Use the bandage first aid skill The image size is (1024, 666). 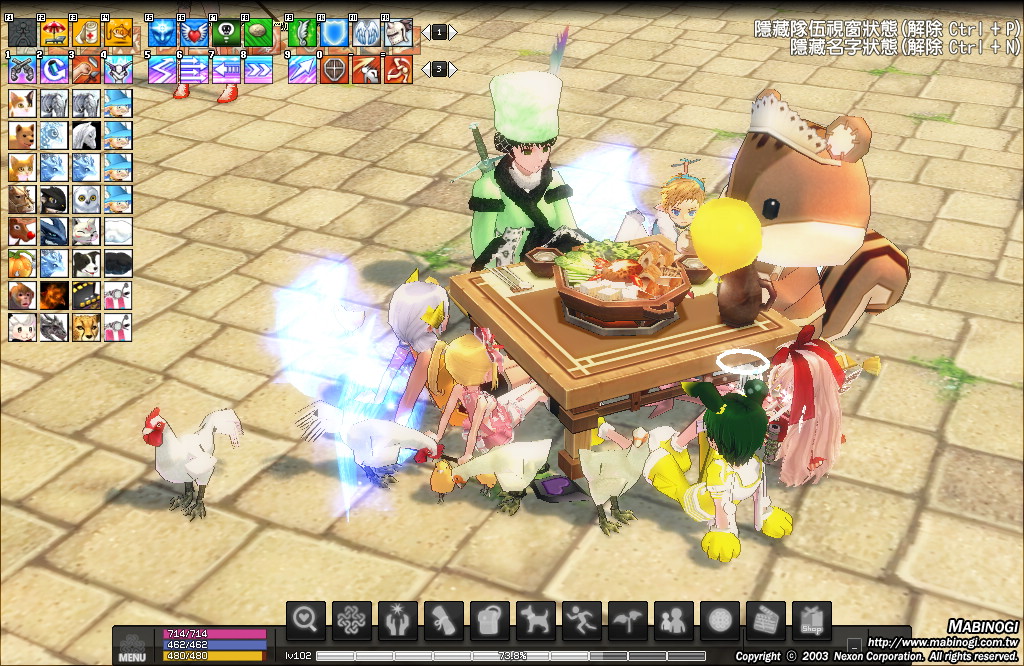pos(87,33)
